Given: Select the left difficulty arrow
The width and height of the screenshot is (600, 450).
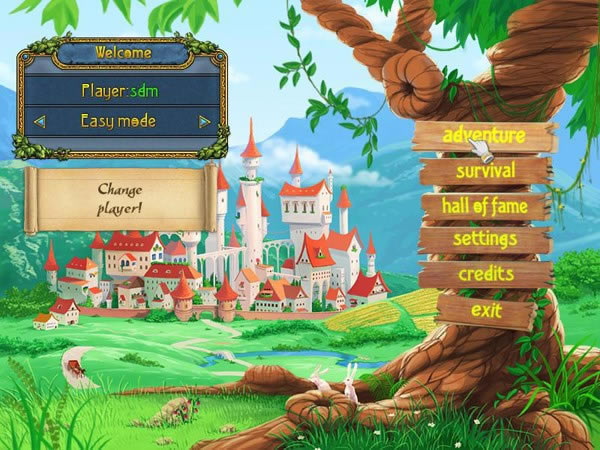Looking at the screenshot, I should 40,122.
